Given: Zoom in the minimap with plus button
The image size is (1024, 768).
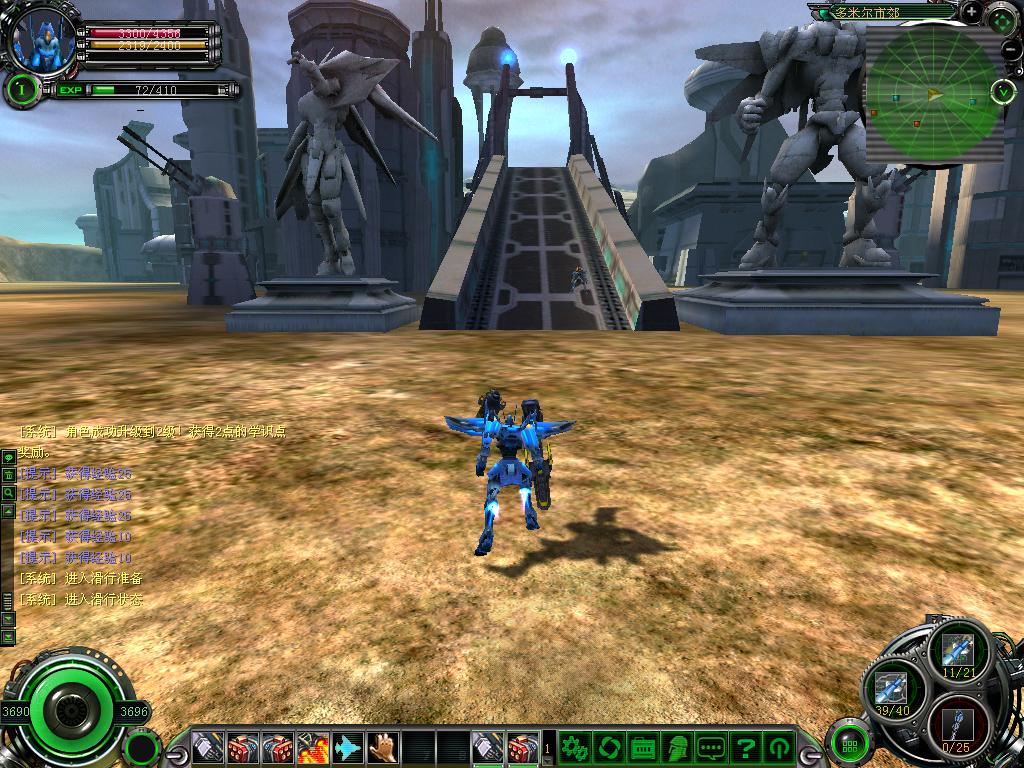Looking at the screenshot, I should (972, 11).
